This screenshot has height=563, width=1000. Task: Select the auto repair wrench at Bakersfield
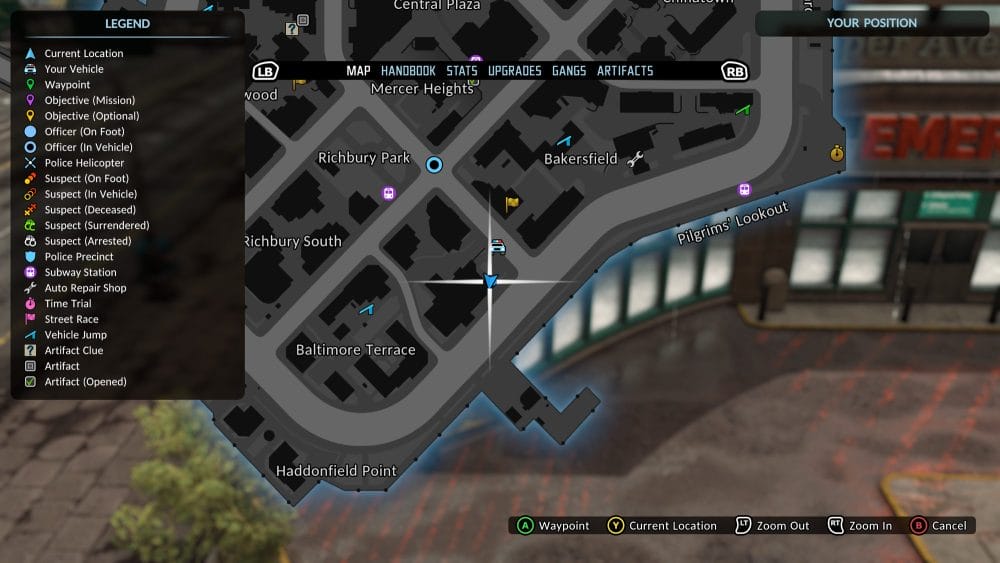coord(635,158)
